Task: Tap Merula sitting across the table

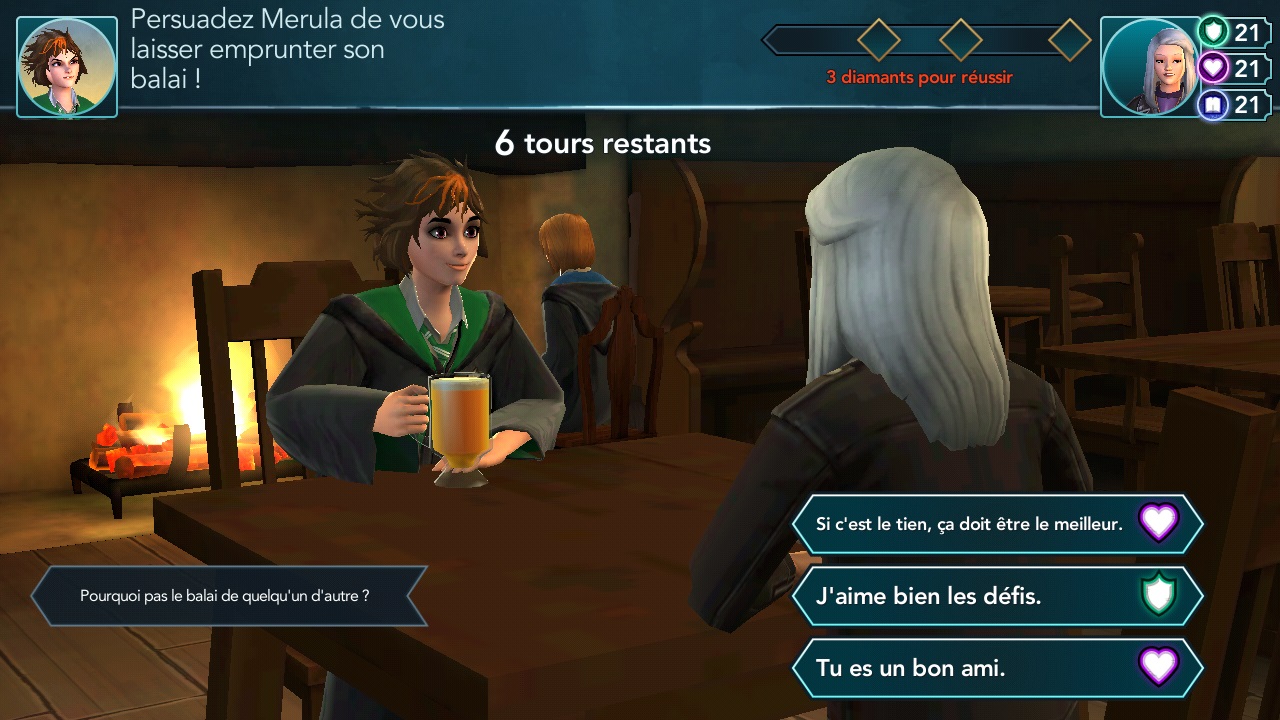Action: tap(430, 300)
